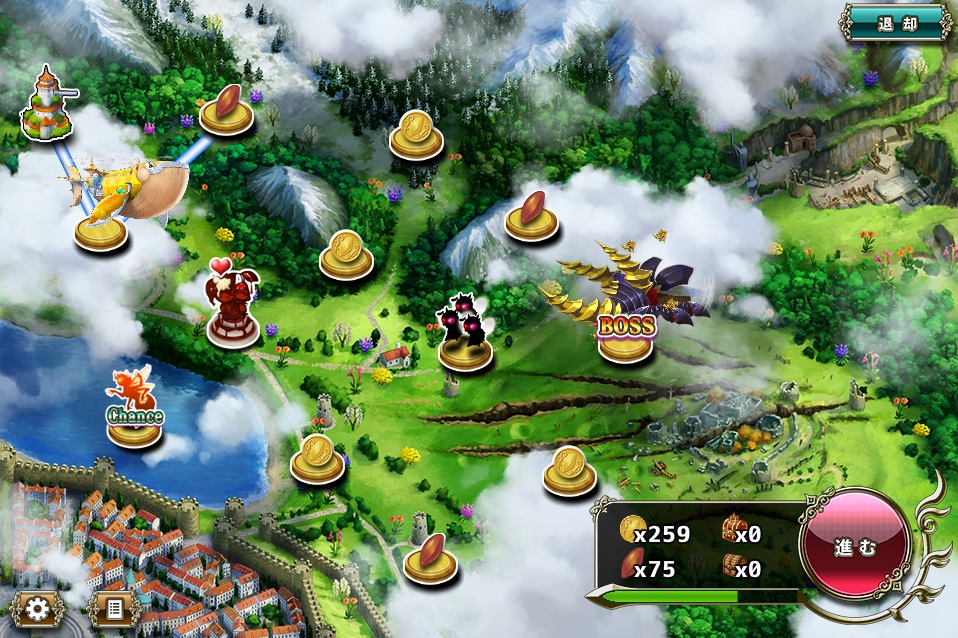Tap the 退却 retreat button
Viewport: 958px width, 638px height.
click(x=895, y=22)
